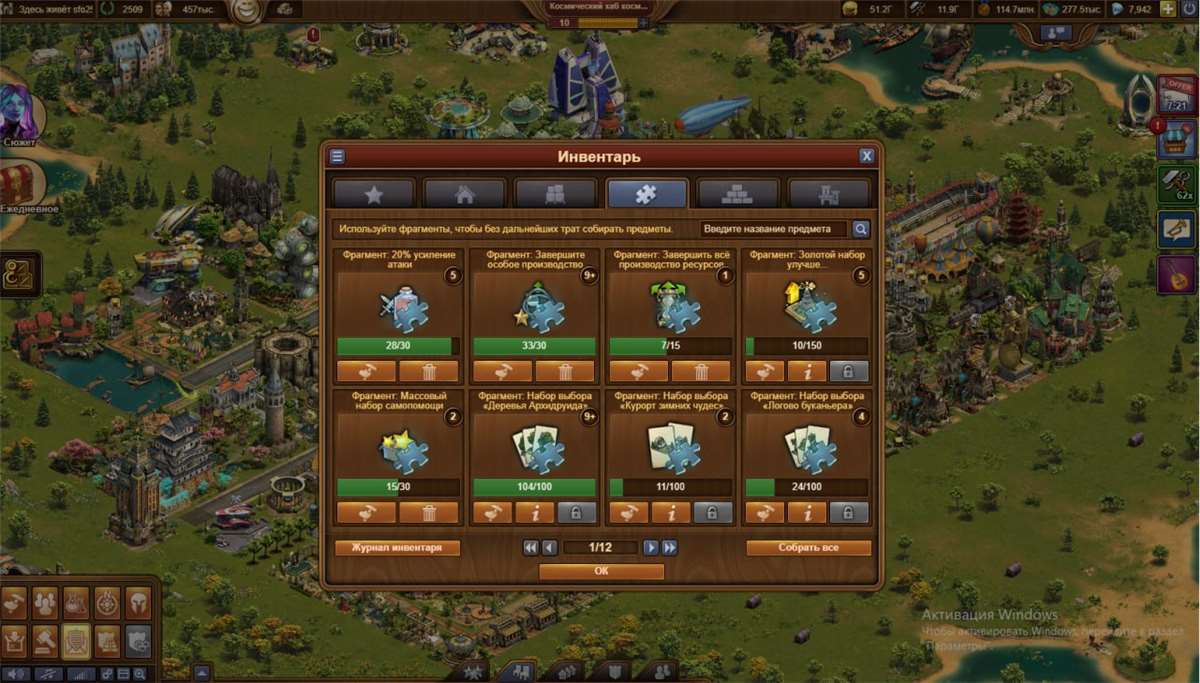Click the magnifier search button
This screenshot has width=1200, height=683.
860,229
